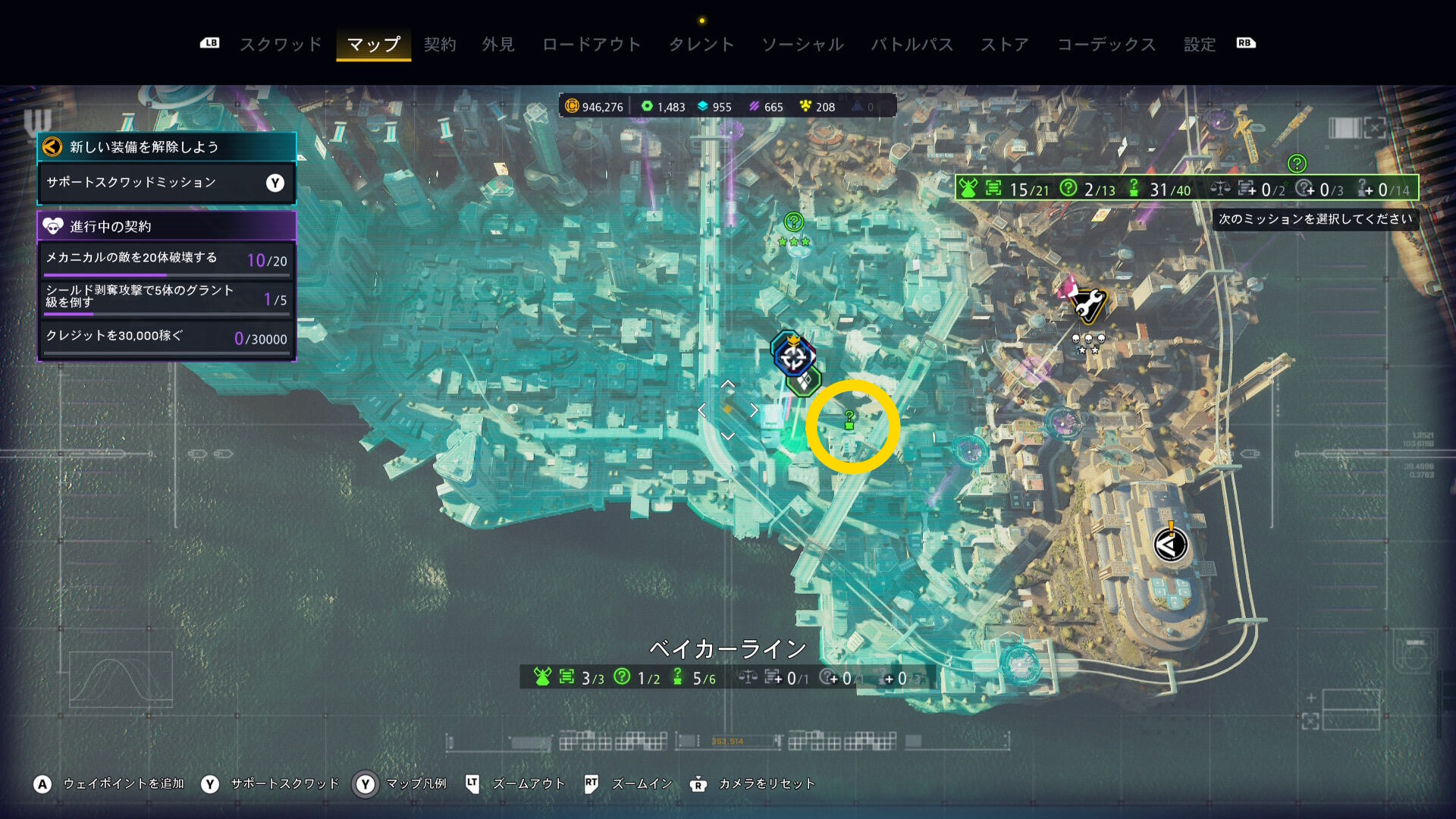
Task: Switch to the タレント tab
Action: click(701, 45)
